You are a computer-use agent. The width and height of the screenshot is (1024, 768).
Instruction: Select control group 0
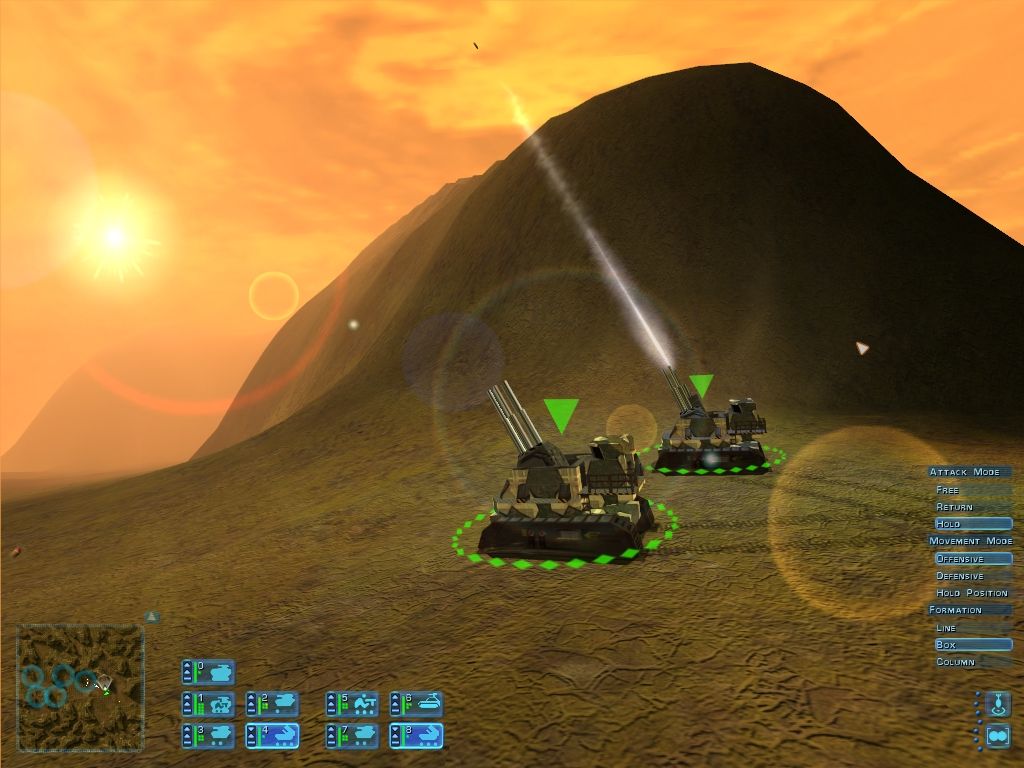[x=208, y=671]
